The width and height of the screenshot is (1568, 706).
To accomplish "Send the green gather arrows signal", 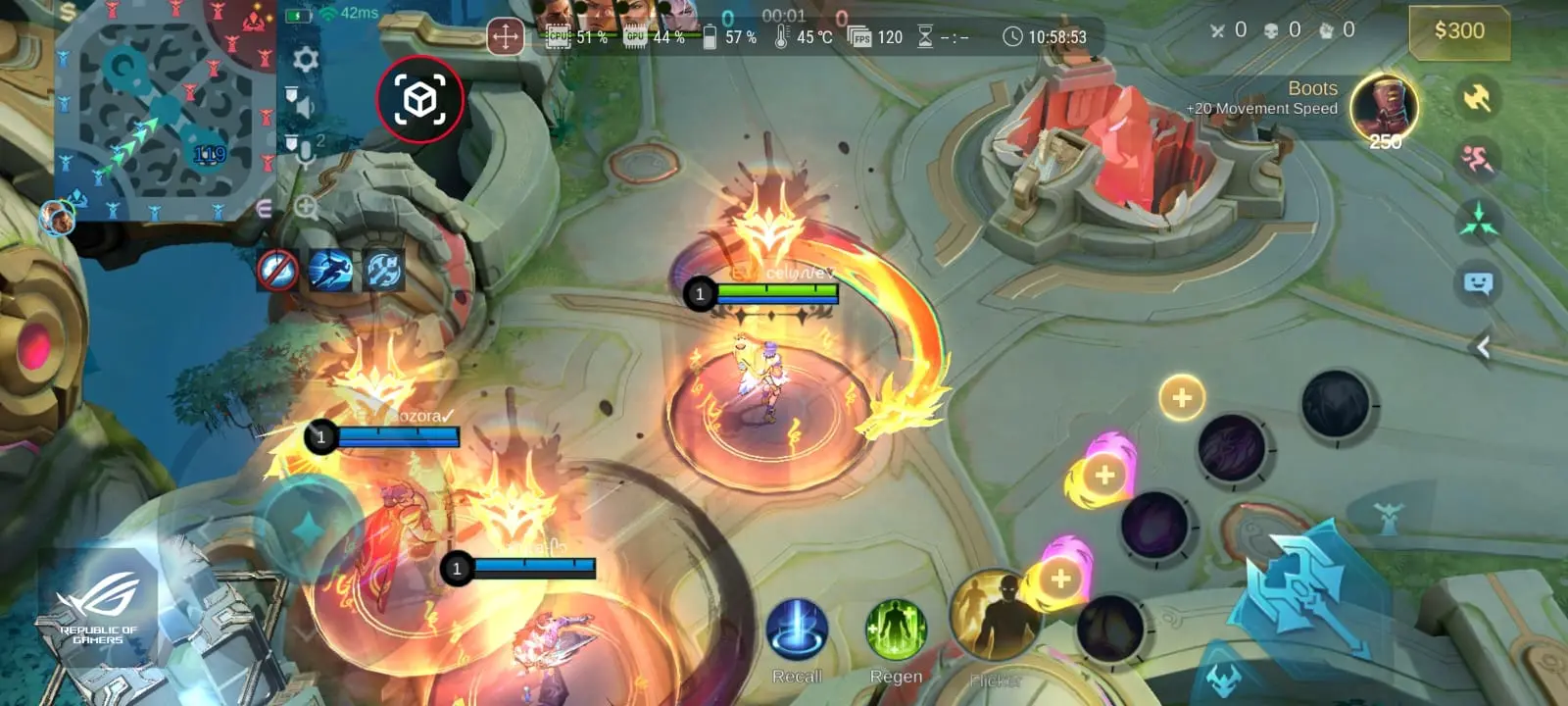I will point(1478,221).
